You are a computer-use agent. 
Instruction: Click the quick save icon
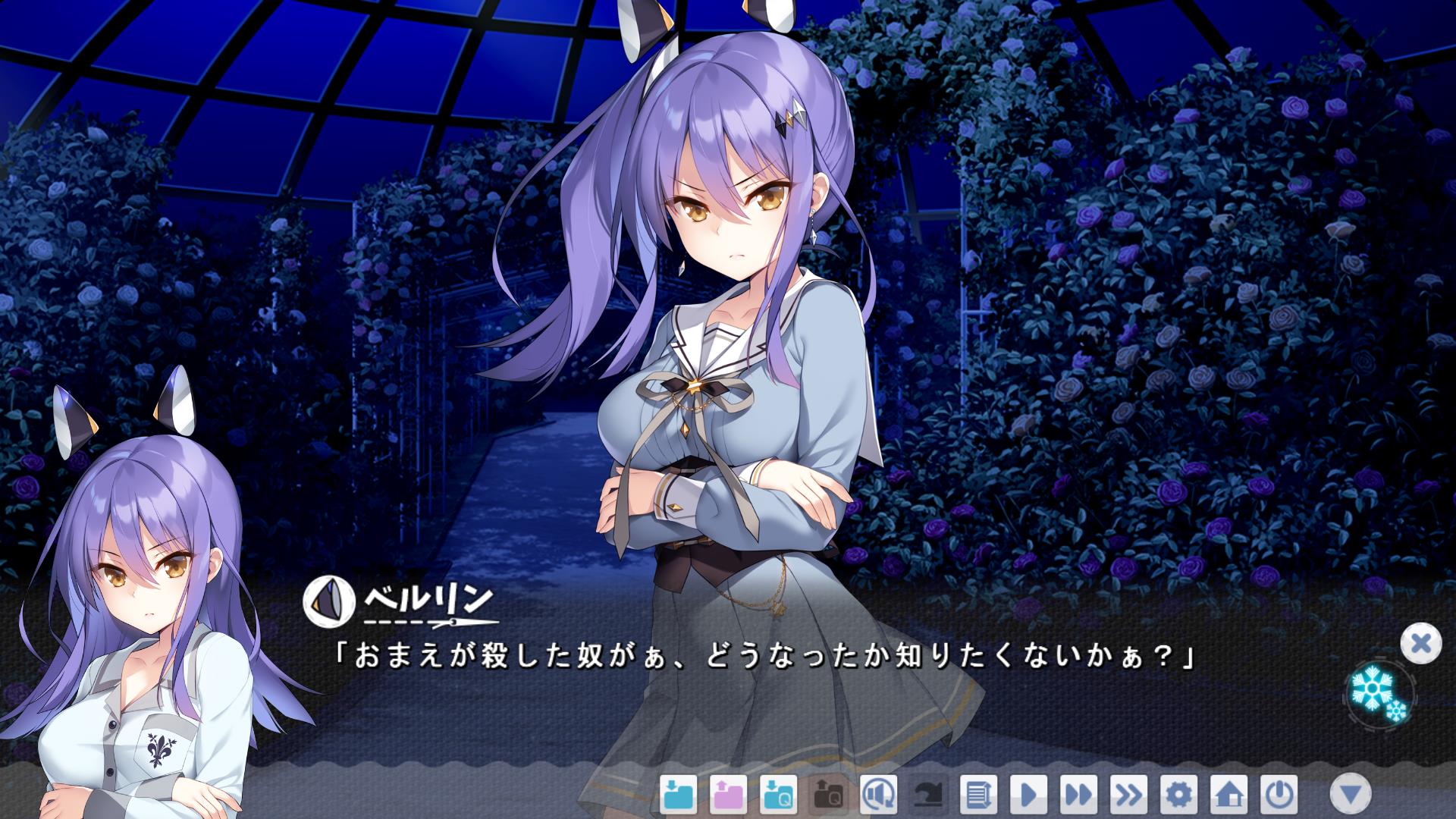(778, 795)
